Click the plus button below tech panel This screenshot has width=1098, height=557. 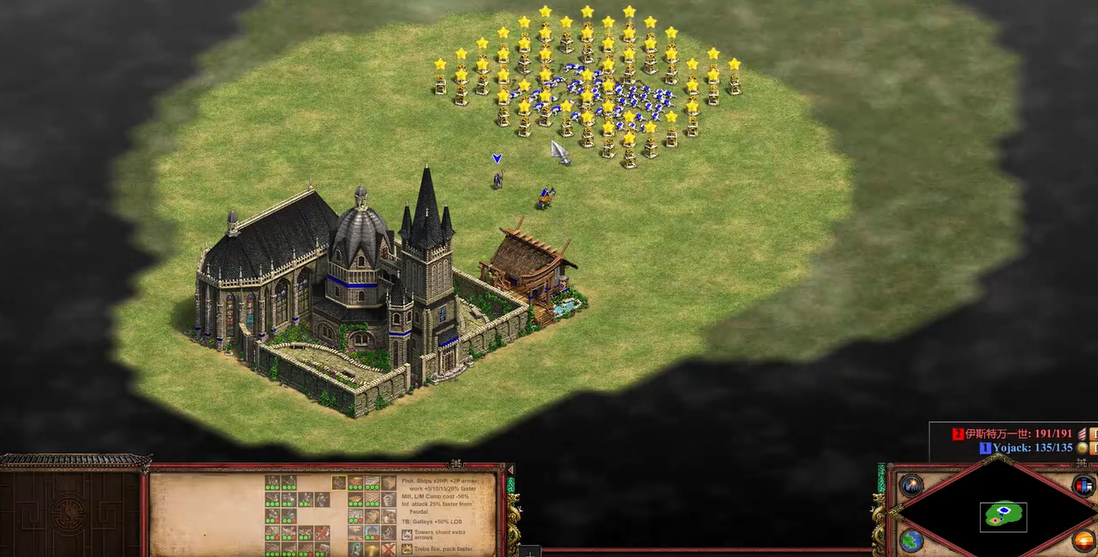[530, 551]
